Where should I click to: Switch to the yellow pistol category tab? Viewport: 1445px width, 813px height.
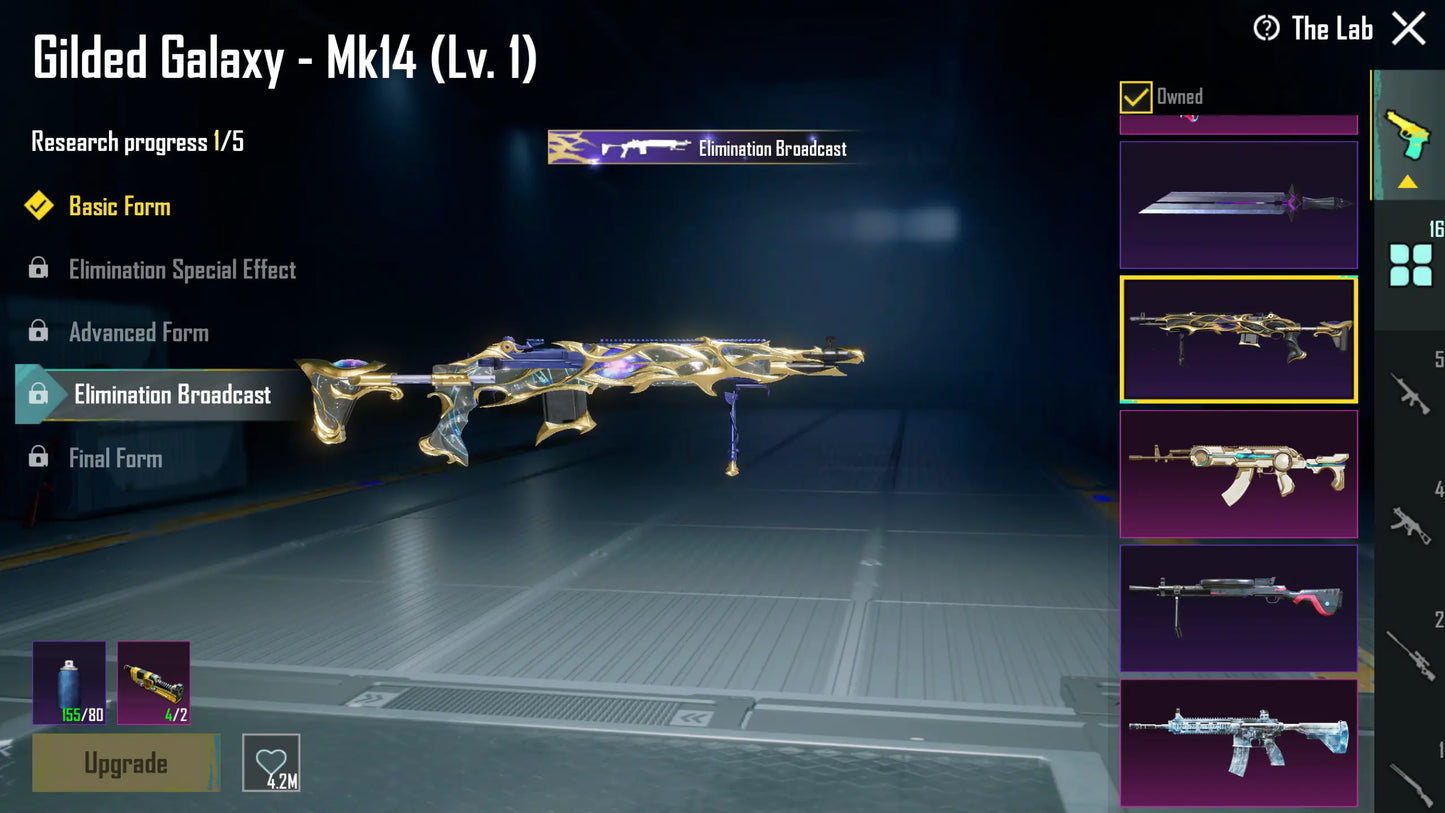click(1408, 135)
